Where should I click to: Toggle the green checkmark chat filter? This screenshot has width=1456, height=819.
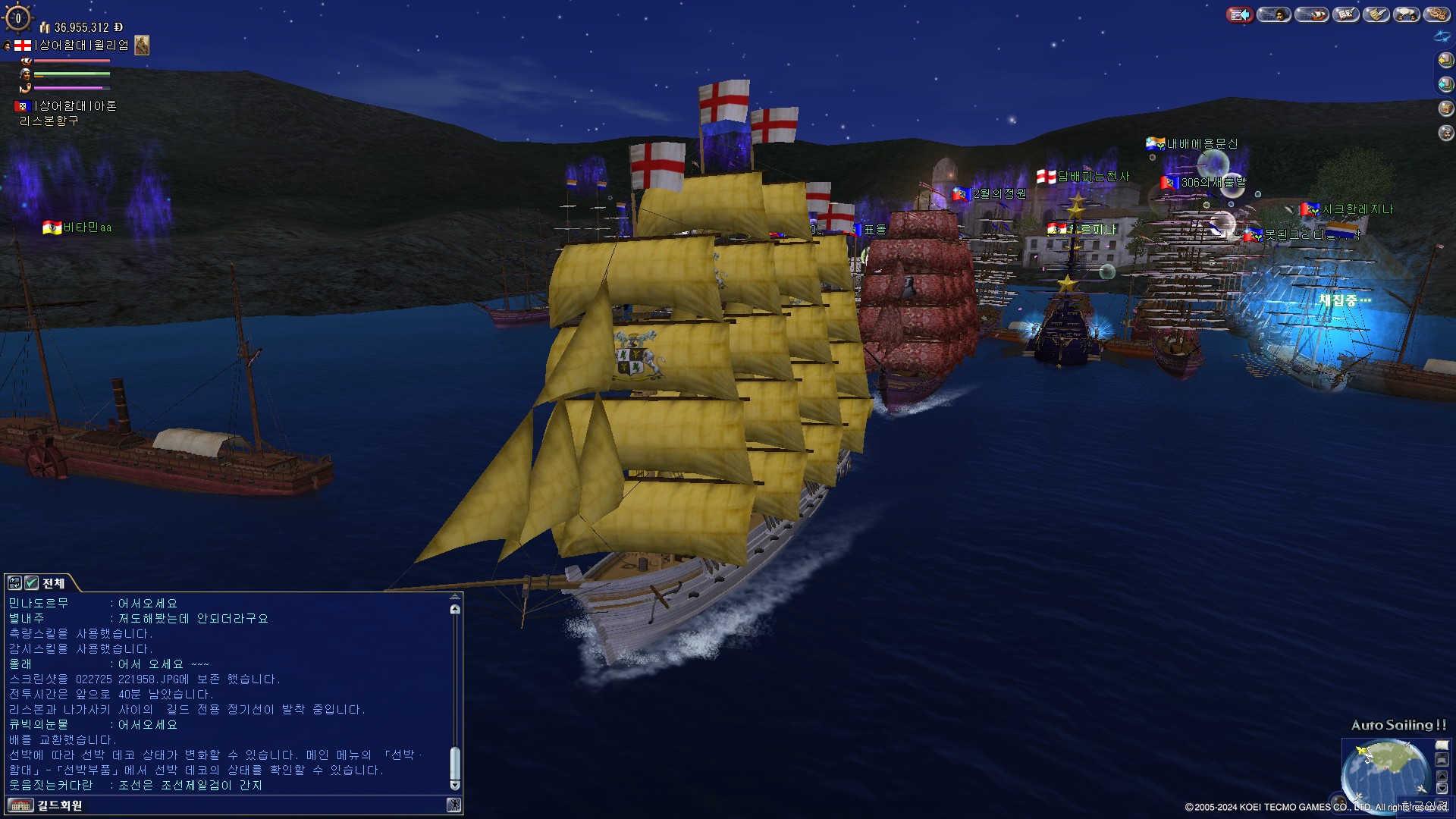click(x=31, y=582)
